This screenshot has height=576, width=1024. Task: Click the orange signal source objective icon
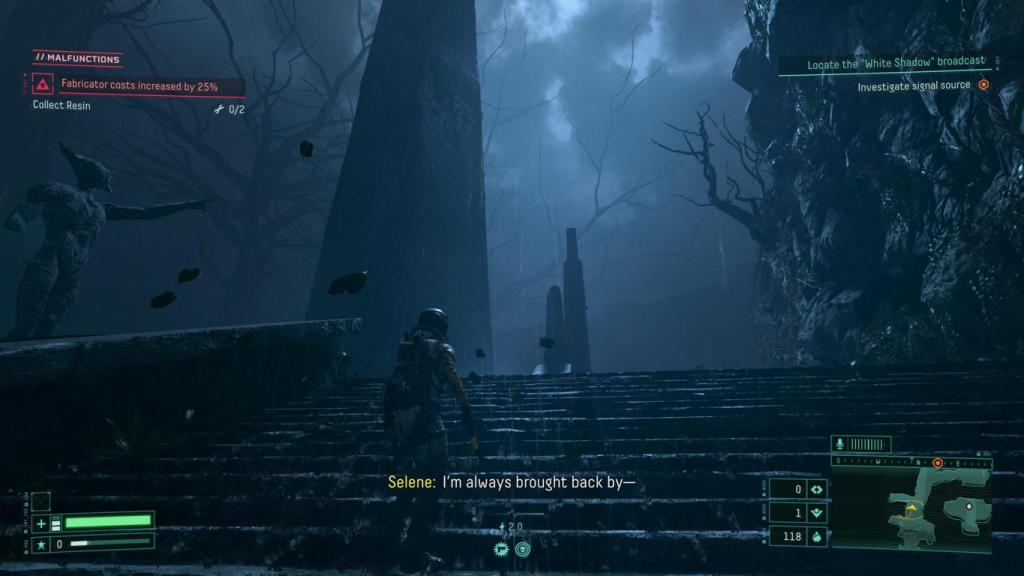[983, 86]
